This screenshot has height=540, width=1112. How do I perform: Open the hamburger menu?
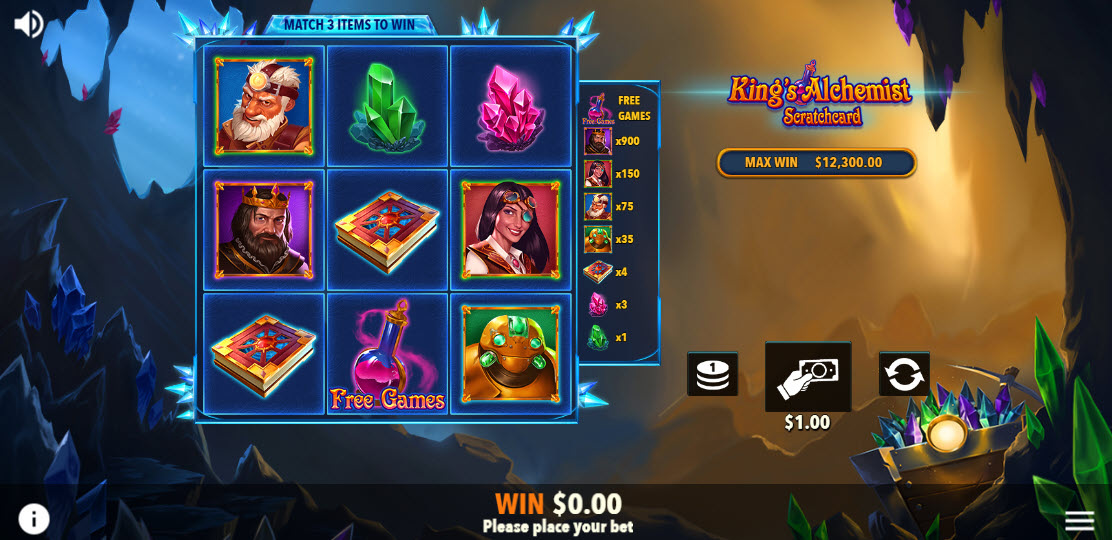[x=1079, y=520]
